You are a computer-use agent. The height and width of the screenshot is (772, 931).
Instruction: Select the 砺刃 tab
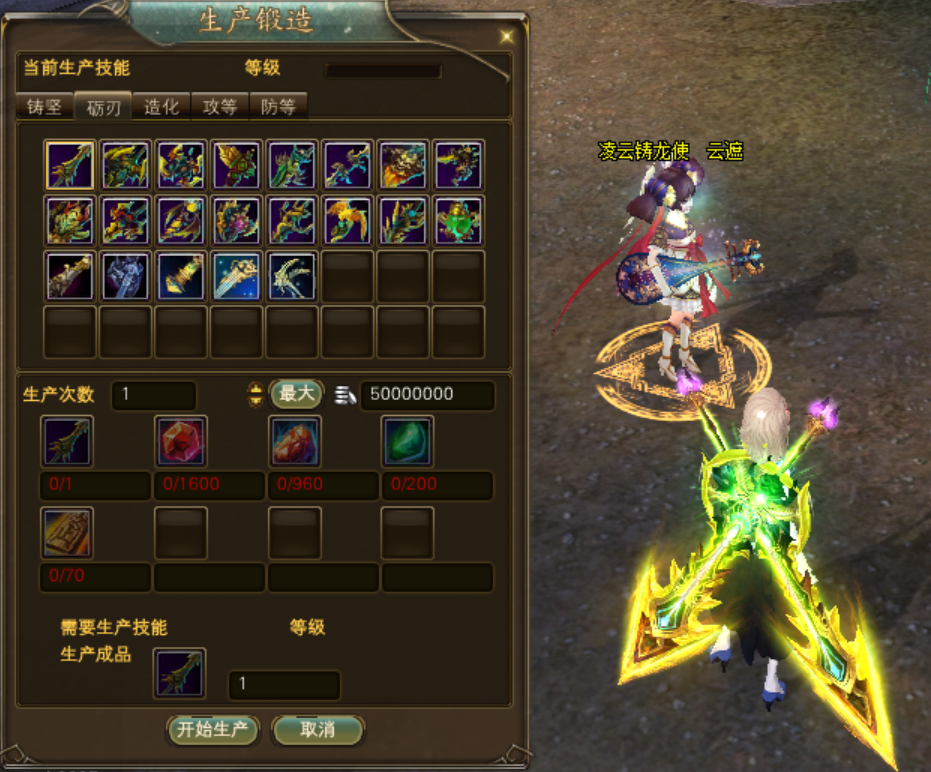tap(103, 107)
